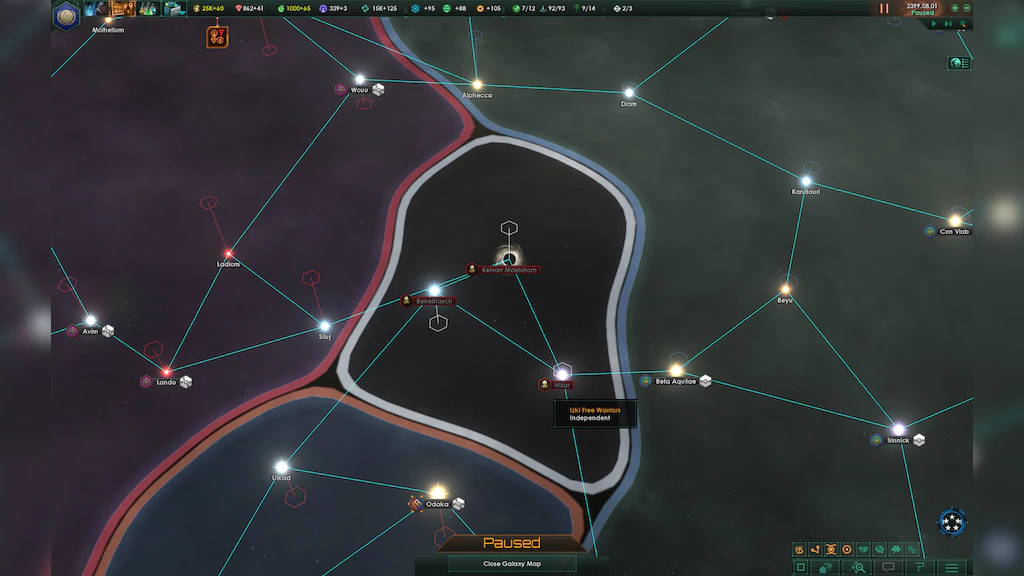Increase game speed with the plus button
Image resolution: width=1024 pixels, height=576 pixels.
click(x=955, y=8)
